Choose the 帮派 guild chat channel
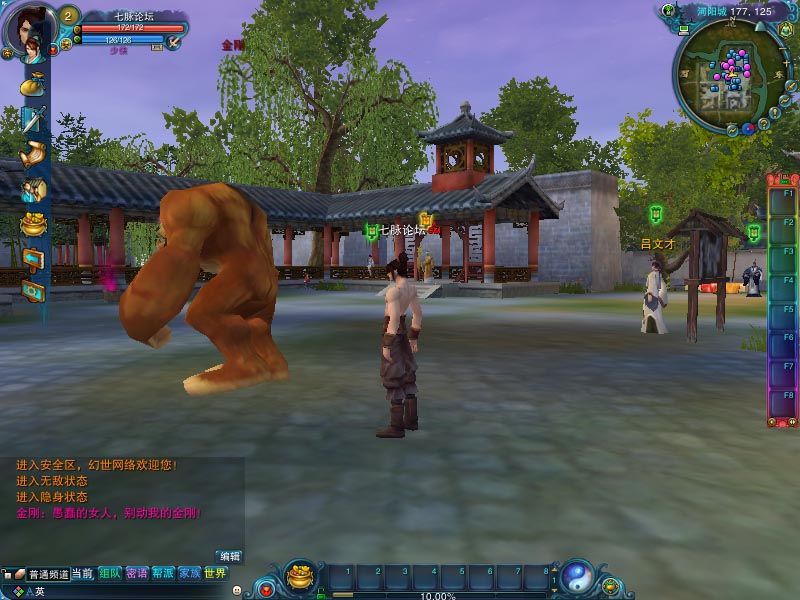800x600 pixels. [163, 574]
